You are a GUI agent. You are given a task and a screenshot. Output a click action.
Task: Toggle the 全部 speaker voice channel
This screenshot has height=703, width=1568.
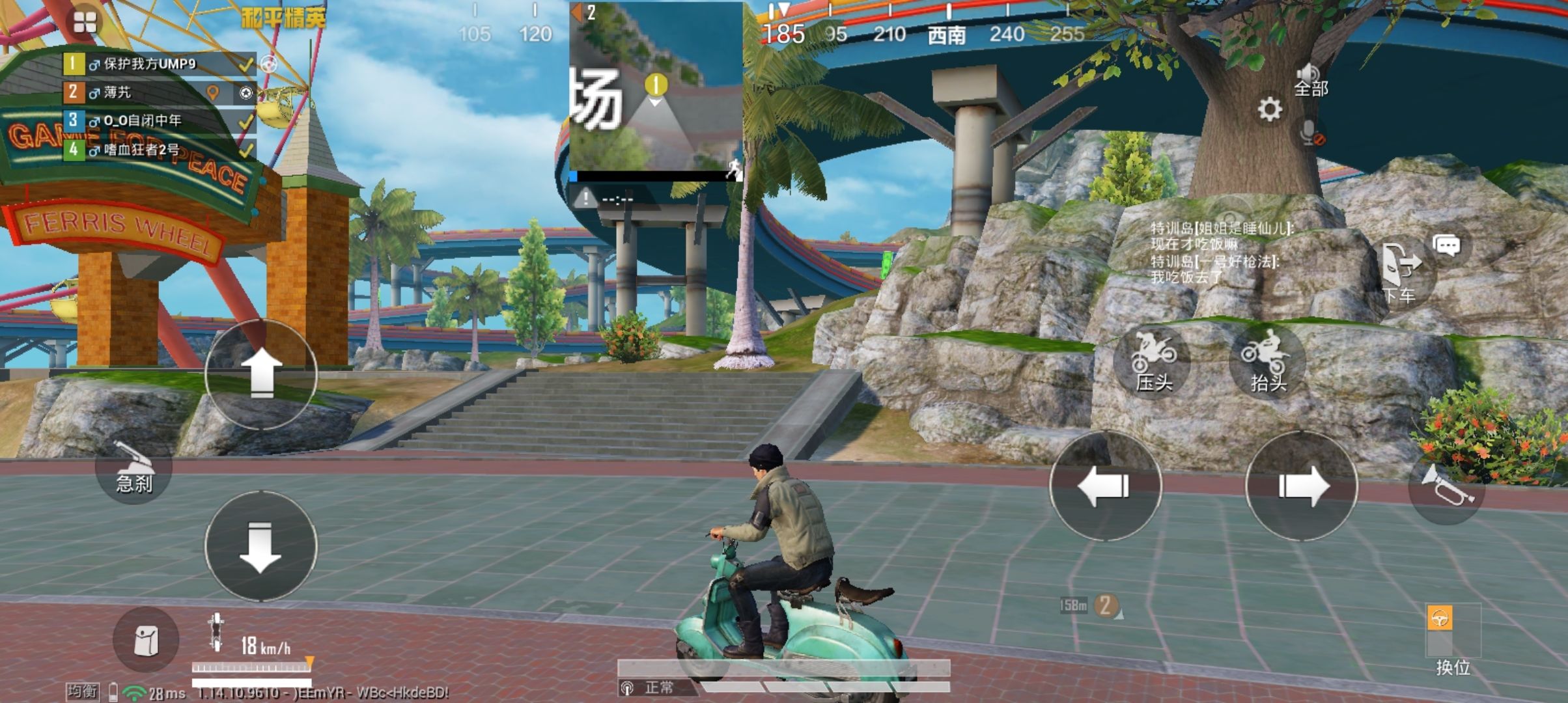1310,80
